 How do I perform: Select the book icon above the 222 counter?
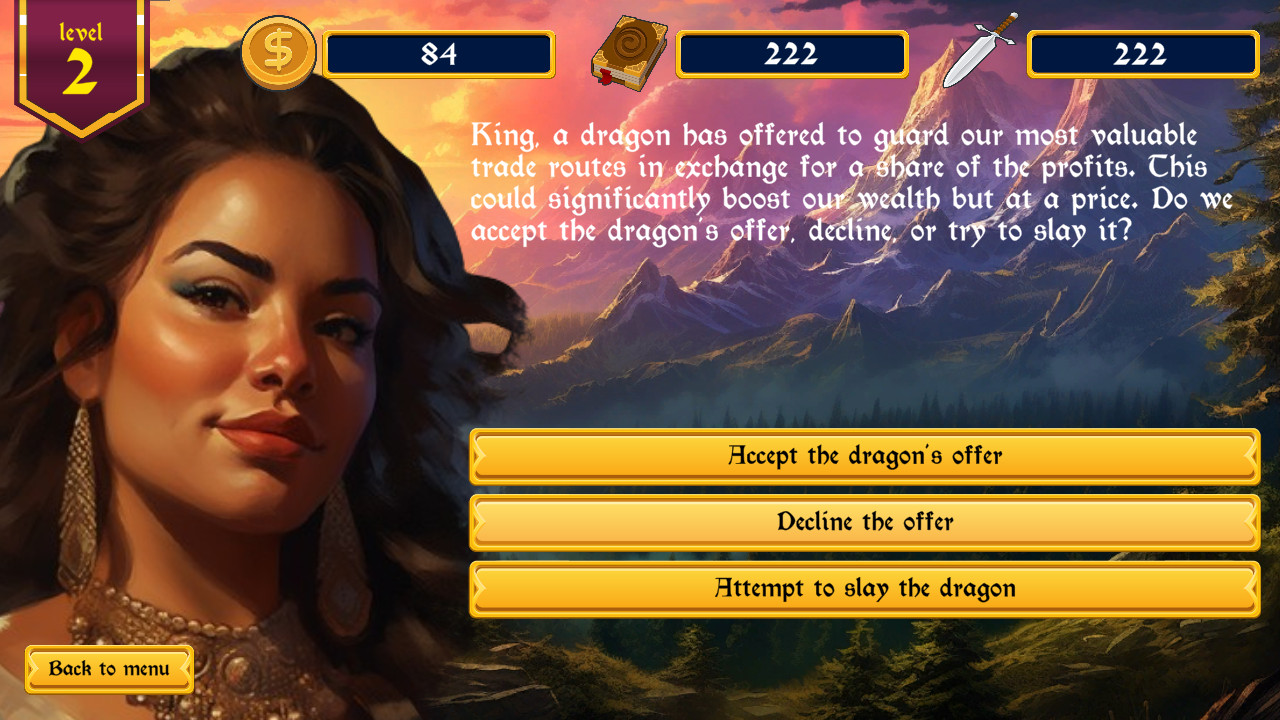[x=629, y=52]
